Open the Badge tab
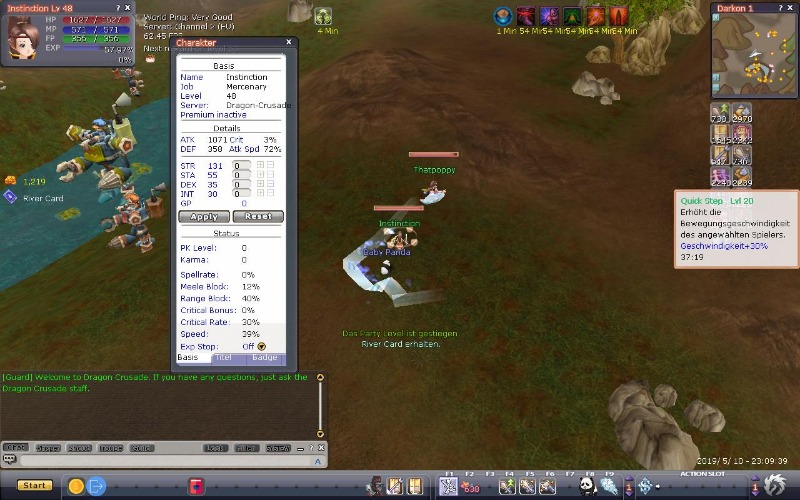The width and height of the screenshot is (800, 500). (264, 357)
